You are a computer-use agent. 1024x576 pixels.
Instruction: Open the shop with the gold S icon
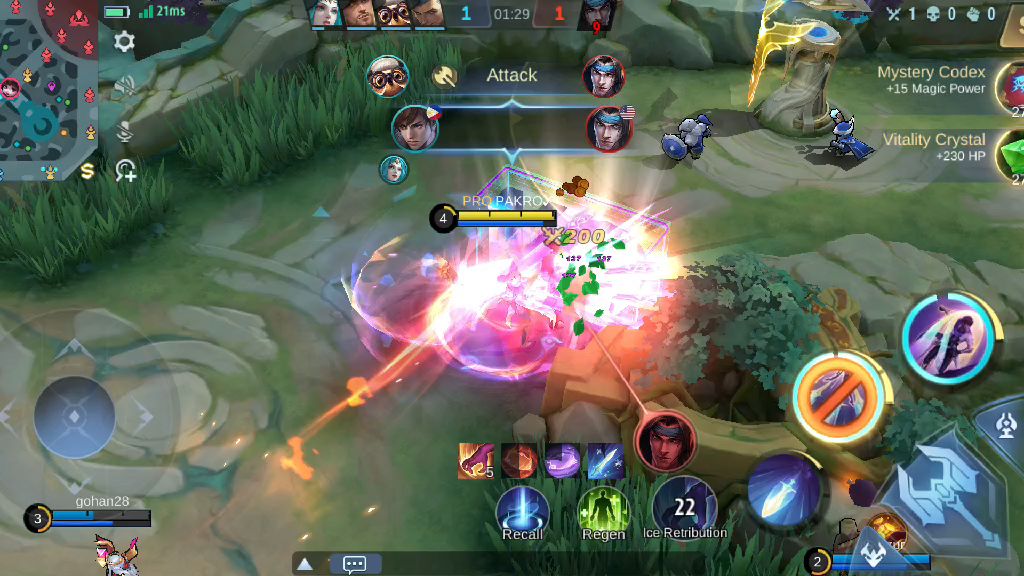coord(87,171)
